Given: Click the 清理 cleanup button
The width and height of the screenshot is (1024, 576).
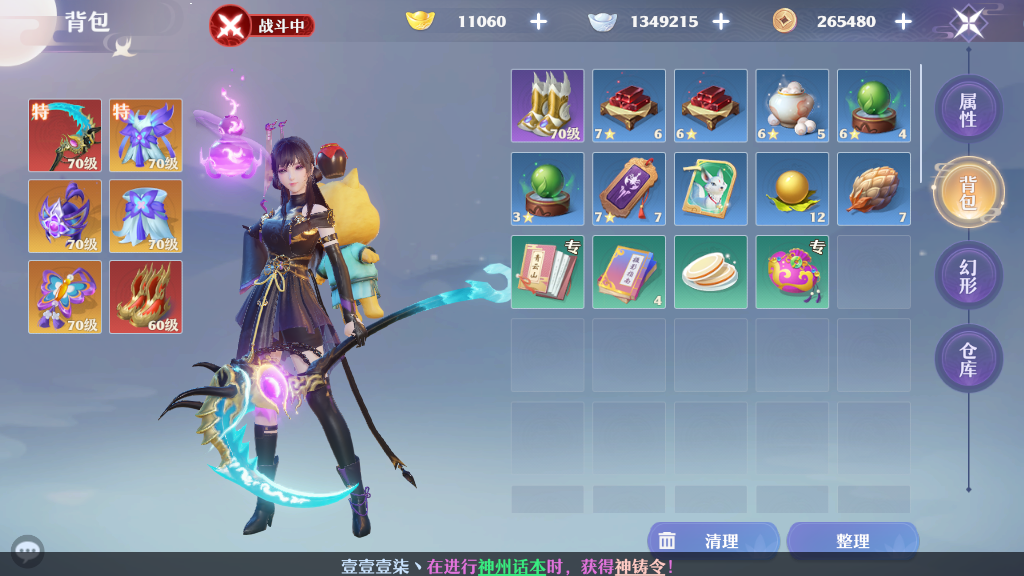Looking at the screenshot, I should coord(713,541).
